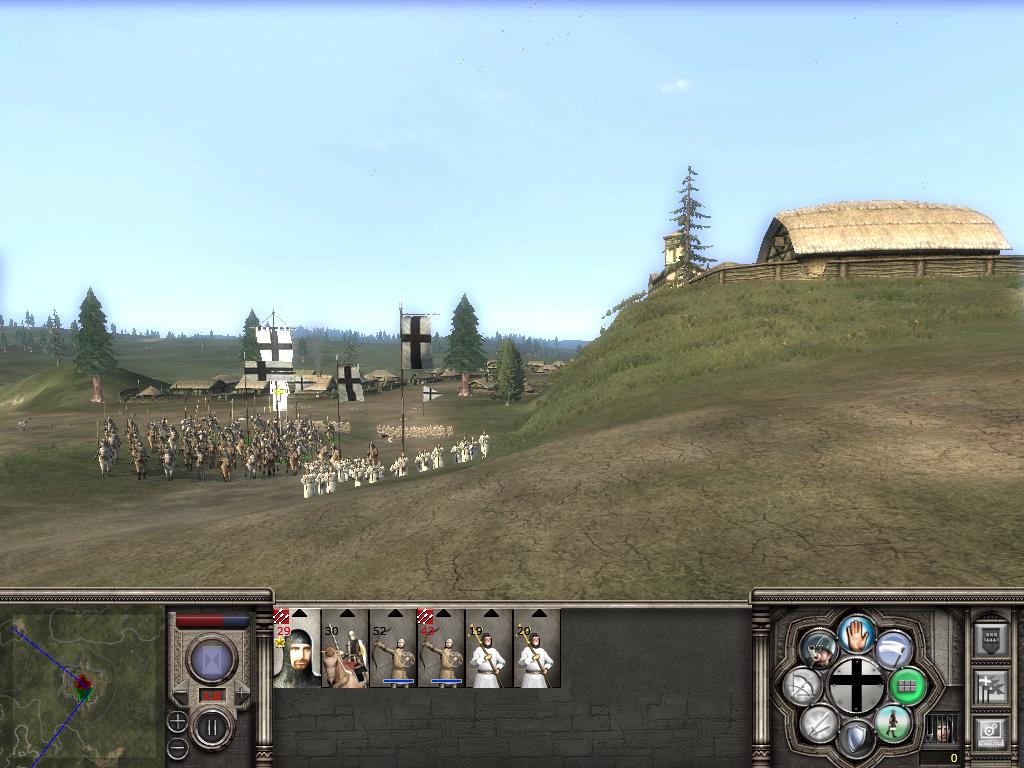Issue the halt order with the hand icon
Image resolution: width=1024 pixels, height=768 pixels.
[856, 634]
